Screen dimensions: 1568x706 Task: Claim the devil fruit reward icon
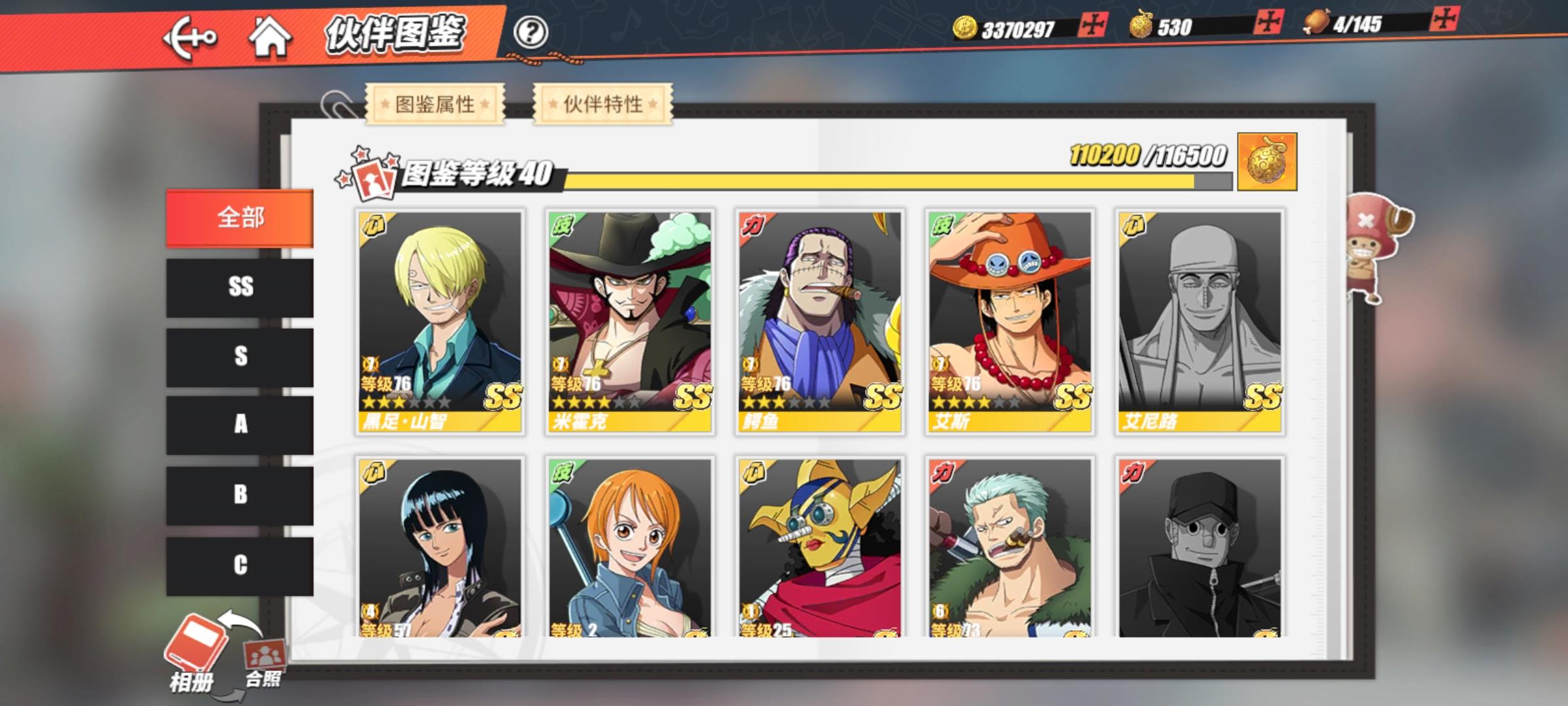[x=1266, y=162]
